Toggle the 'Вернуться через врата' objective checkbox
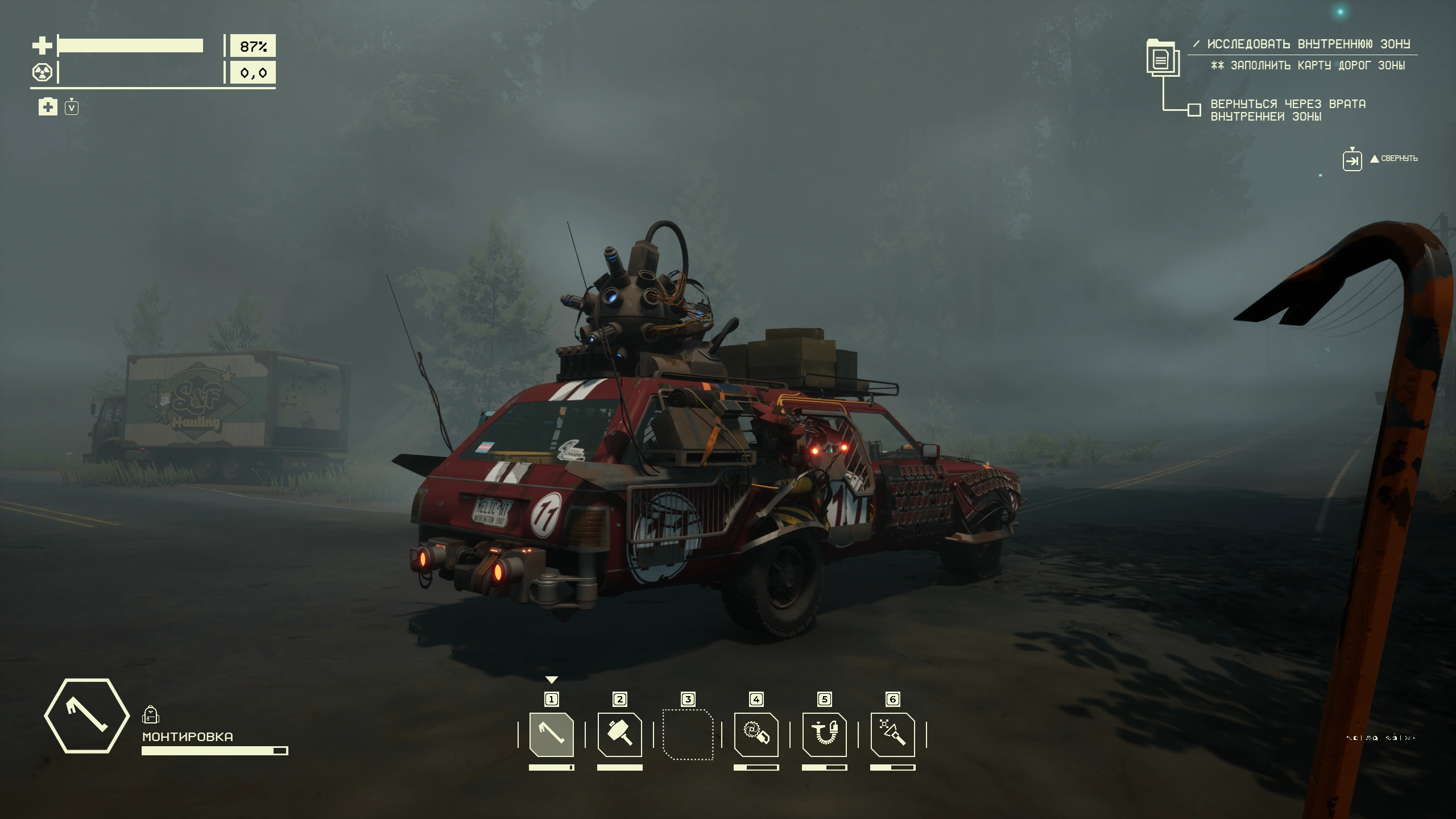1456x819 pixels. [x=1194, y=110]
